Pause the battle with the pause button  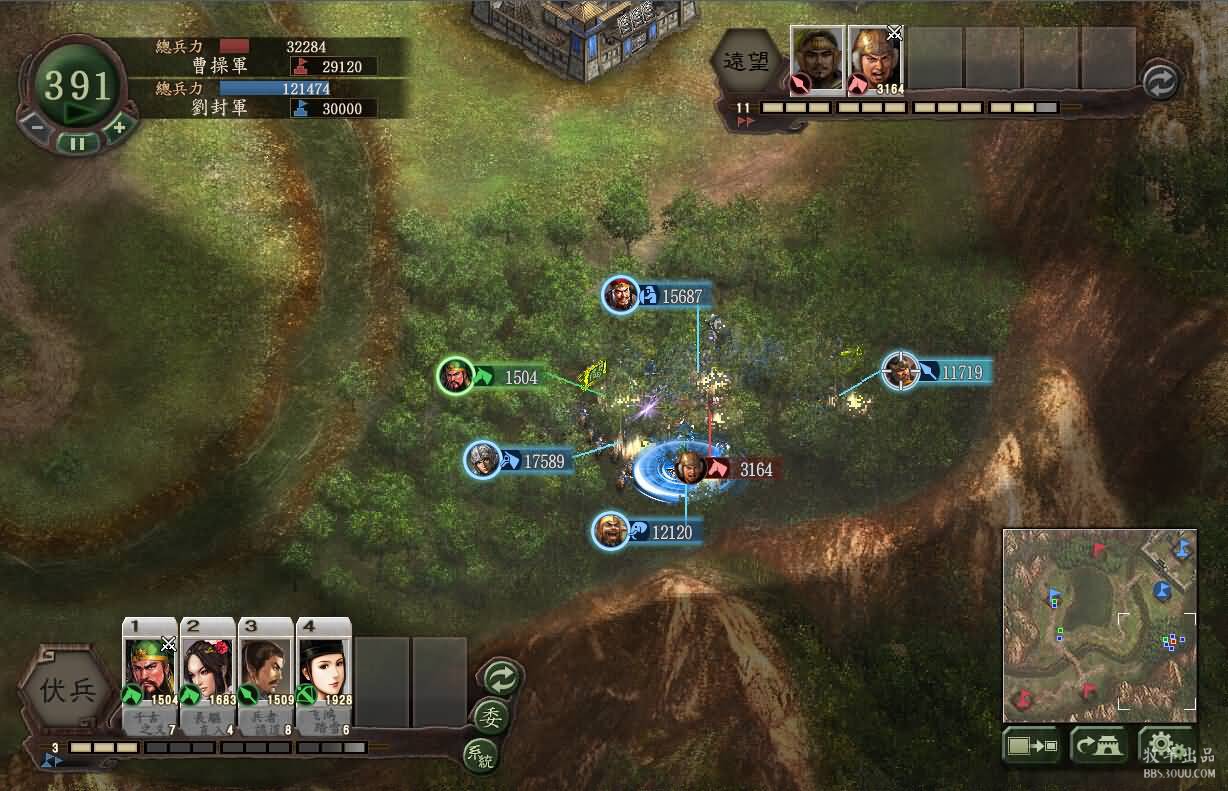(77, 142)
